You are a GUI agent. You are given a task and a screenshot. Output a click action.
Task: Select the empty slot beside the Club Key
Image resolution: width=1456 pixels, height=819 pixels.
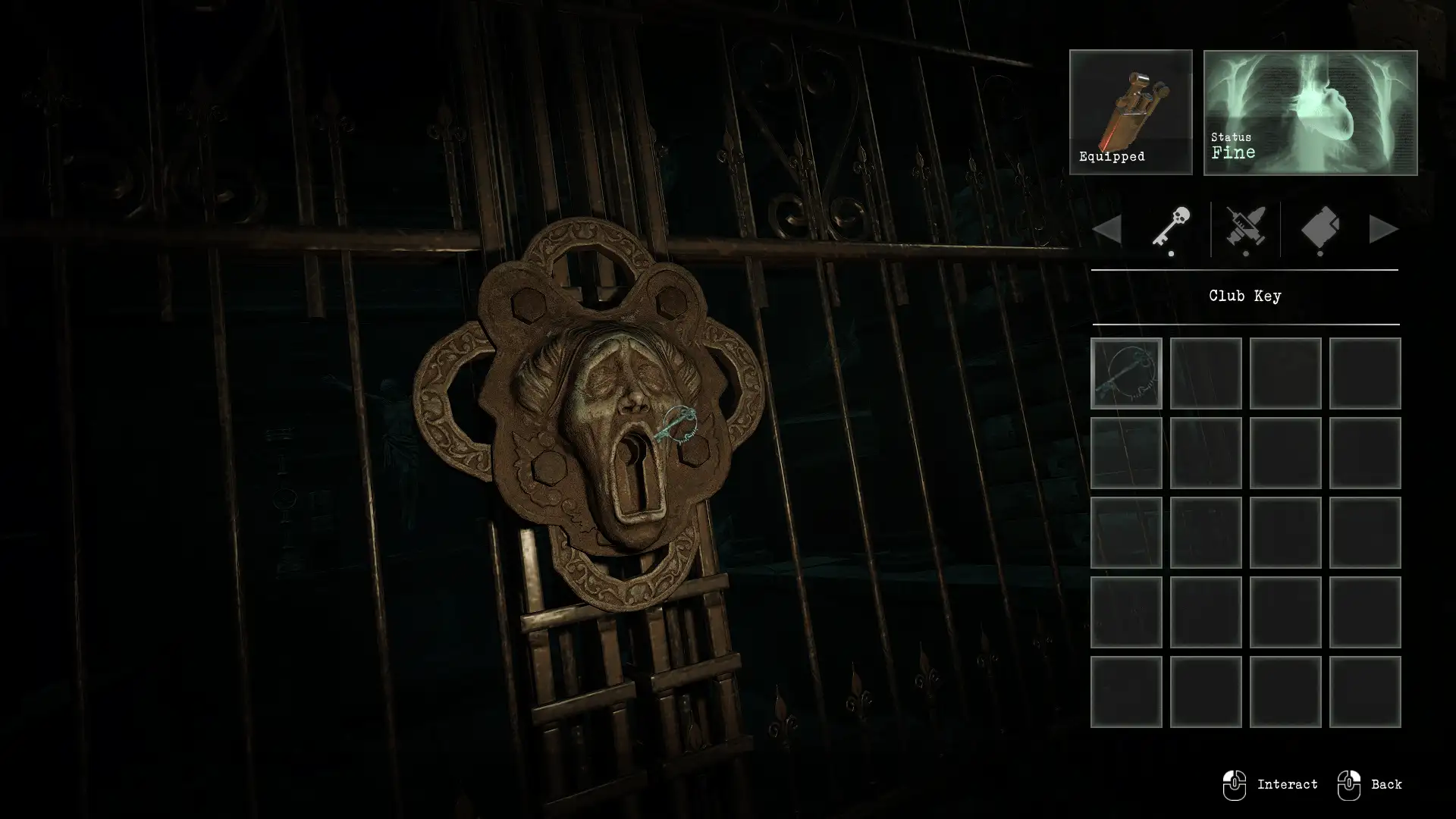(1206, 373)
